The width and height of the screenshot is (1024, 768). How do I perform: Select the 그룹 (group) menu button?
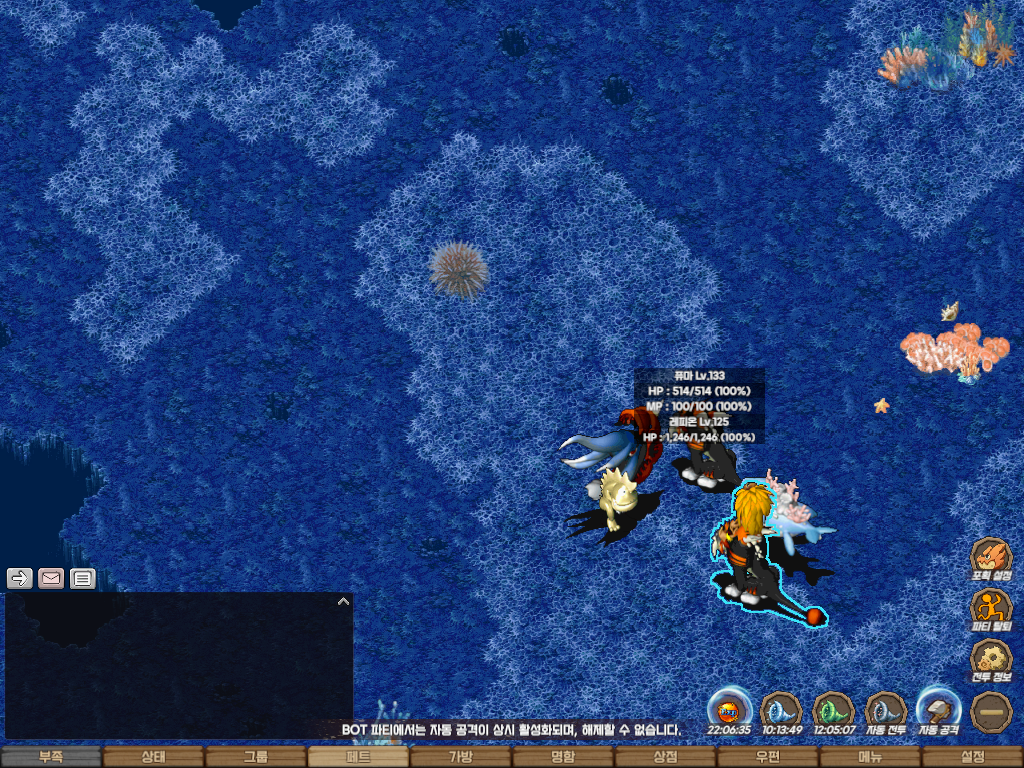pyautogui.click(x=256, y=757)
